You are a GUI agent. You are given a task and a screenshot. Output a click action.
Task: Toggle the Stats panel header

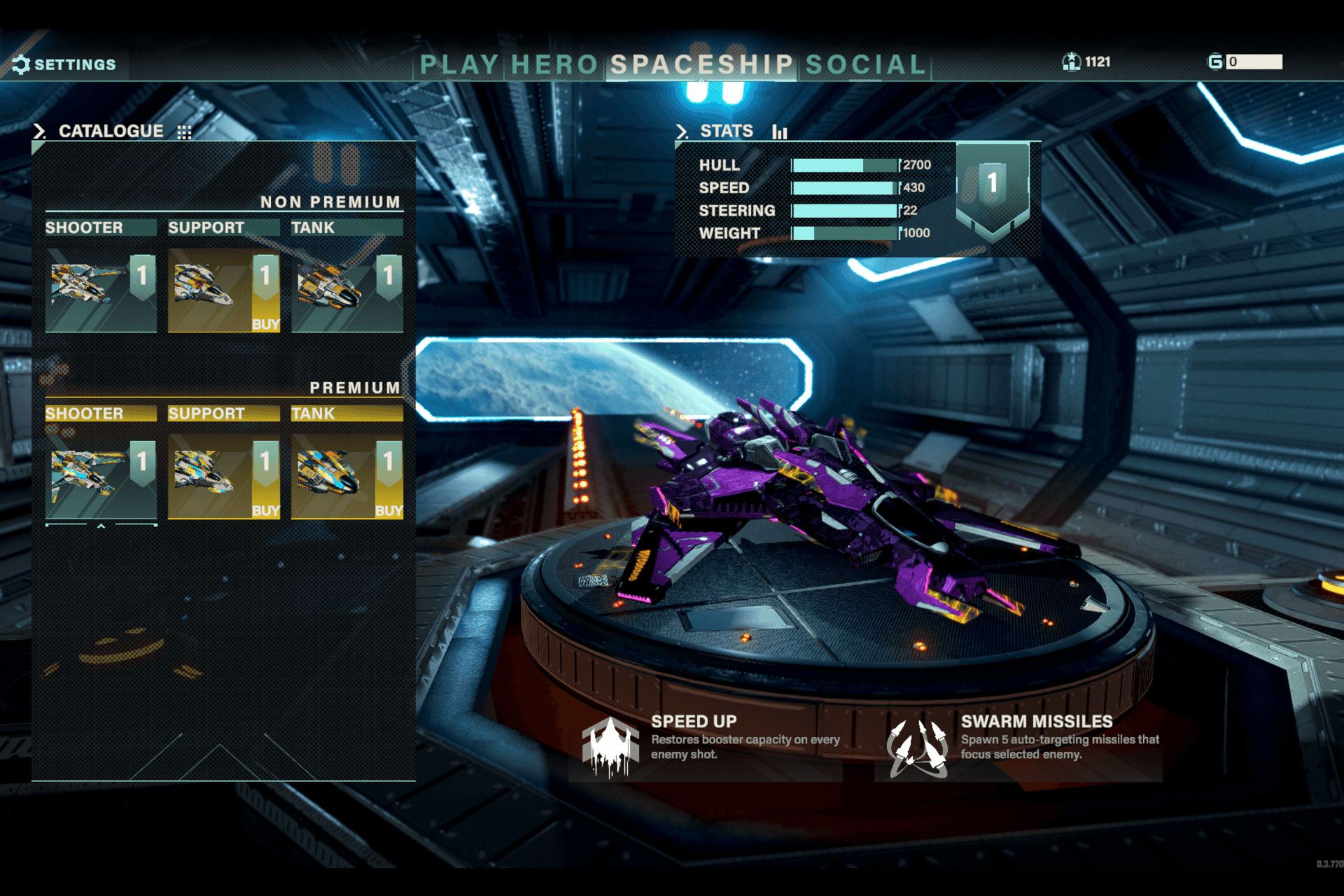(x=728, y=131)
